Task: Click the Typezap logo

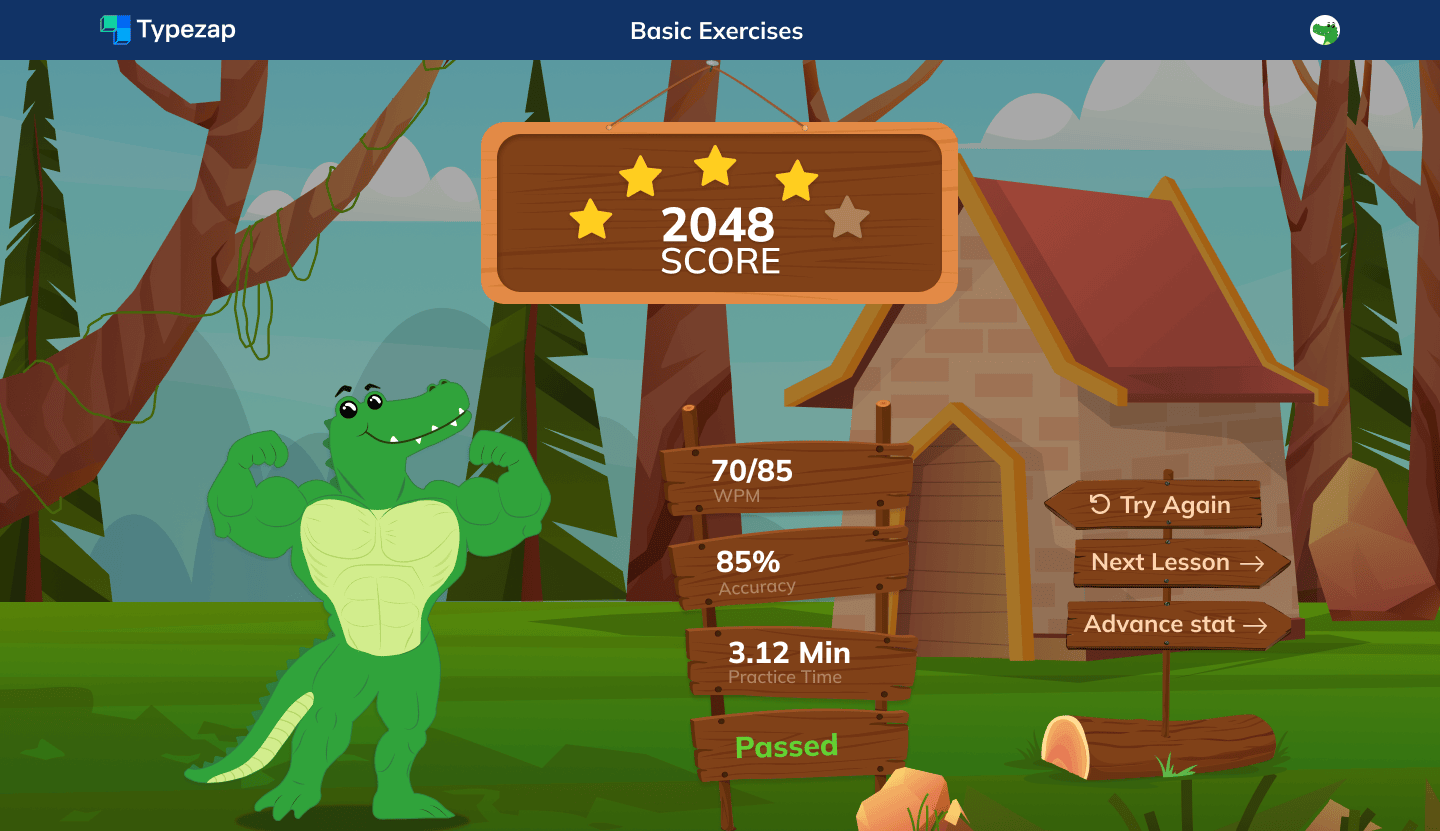Action: click(168, 30)
